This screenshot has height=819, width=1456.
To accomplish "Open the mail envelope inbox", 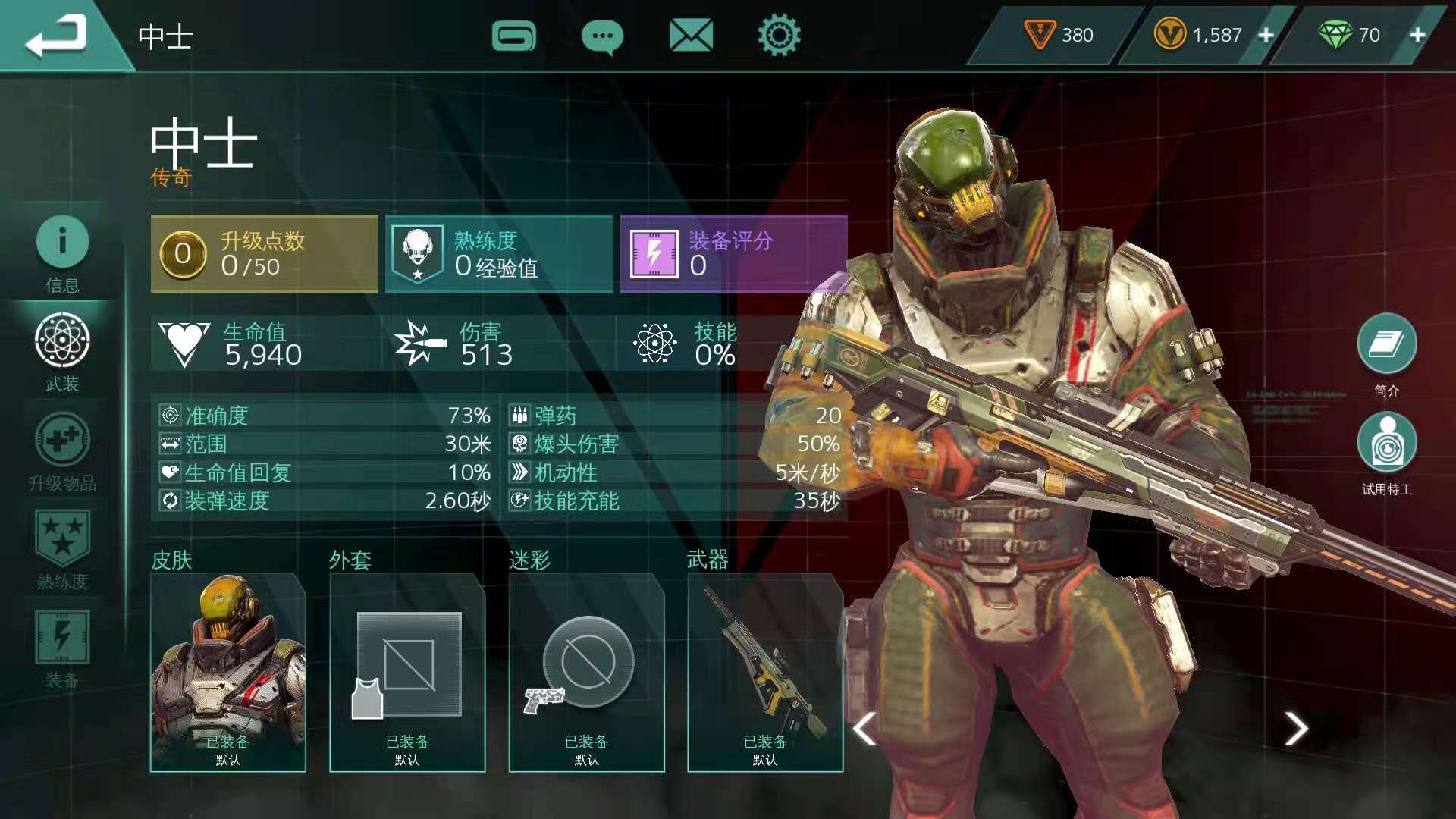I will click(691, 36).
